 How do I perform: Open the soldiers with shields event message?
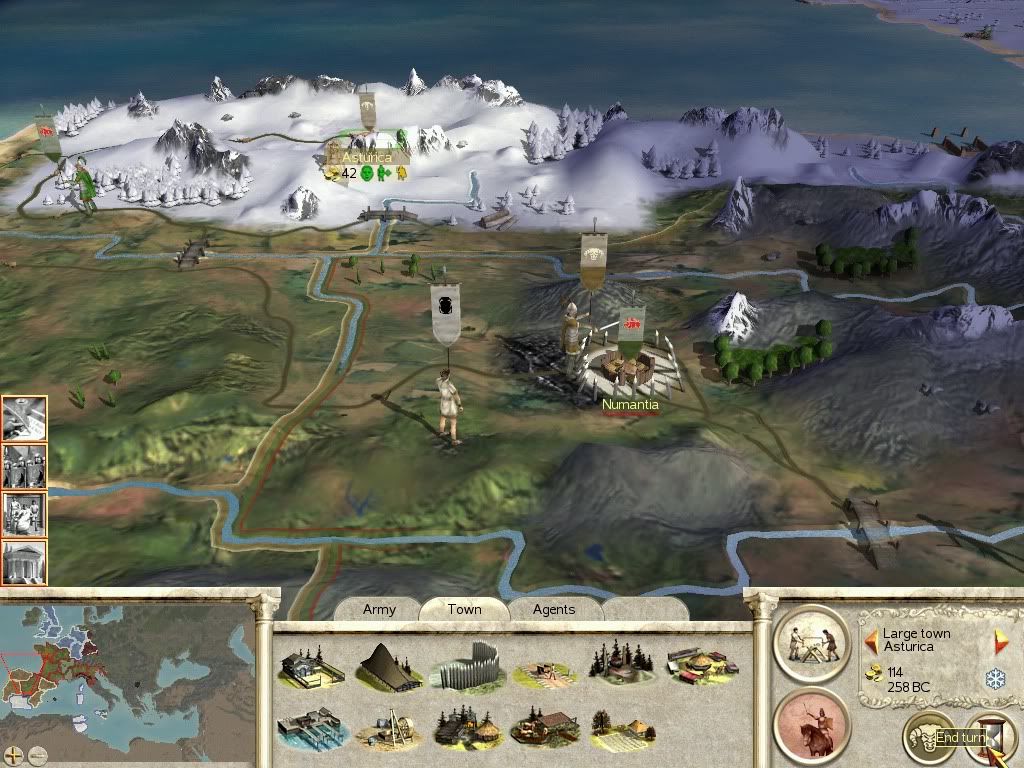(24, 465)
